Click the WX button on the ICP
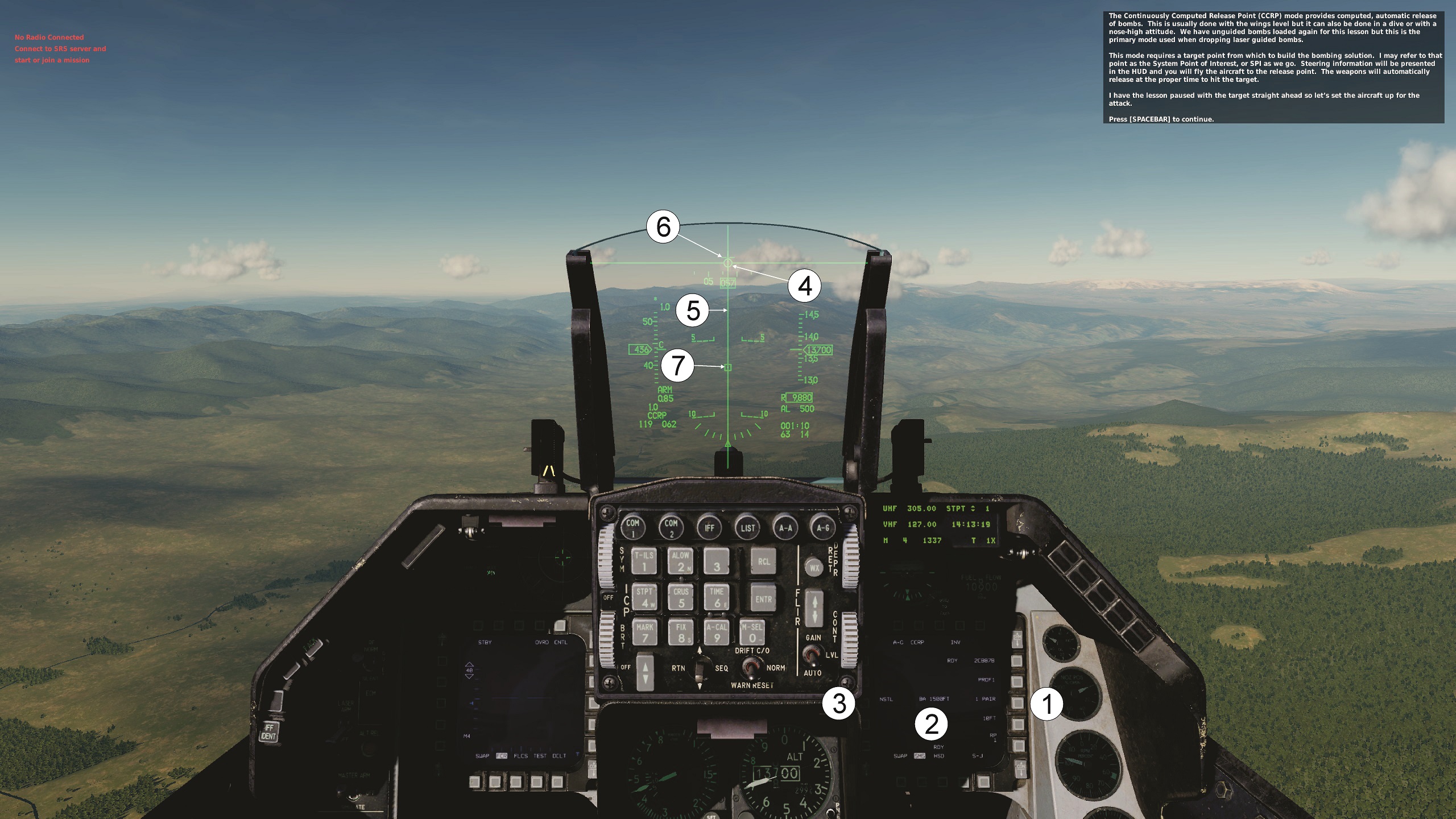1456x819 pixels. 814,568
